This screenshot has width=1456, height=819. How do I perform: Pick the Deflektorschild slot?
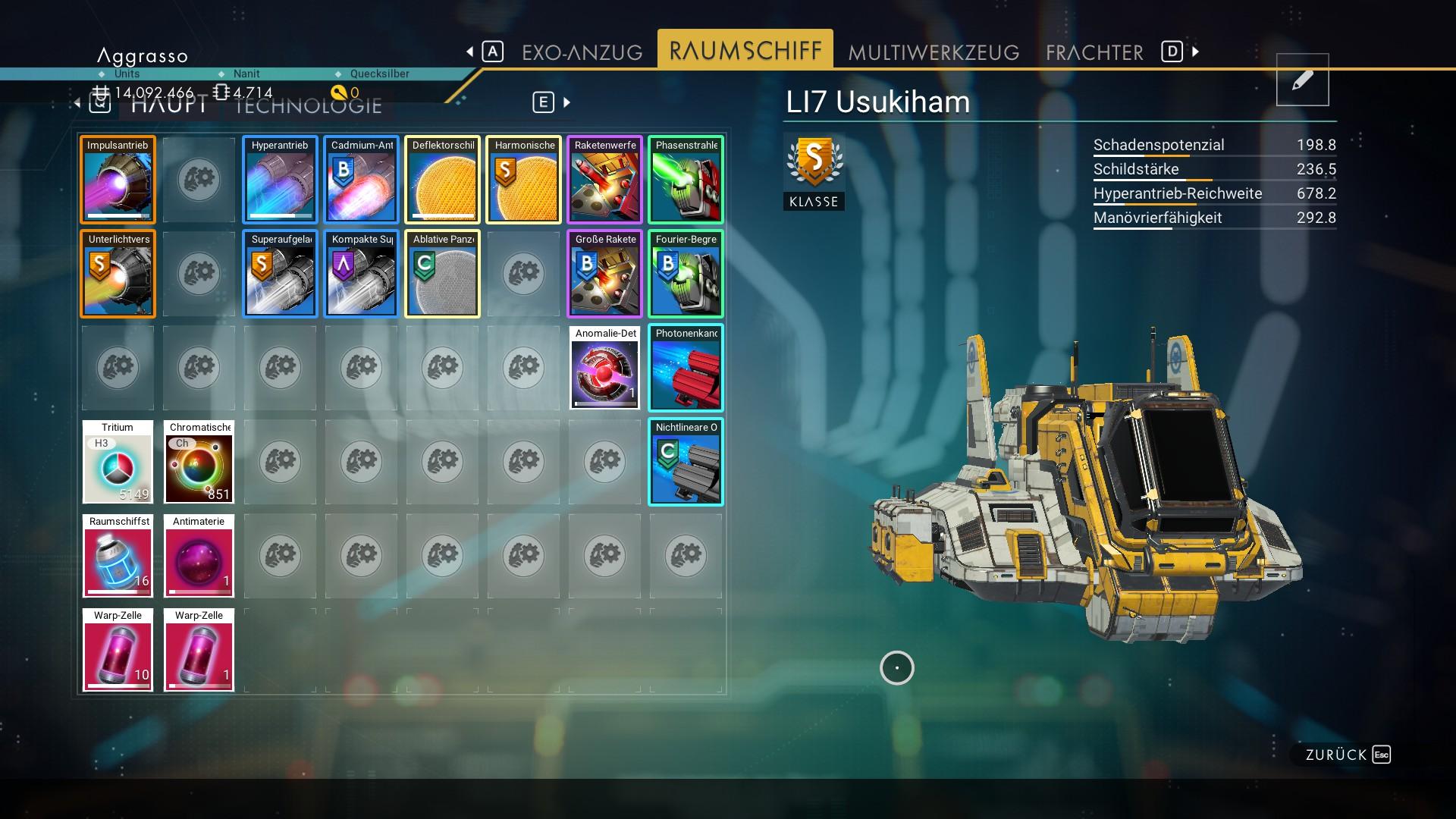pyautogui.click(x=442, y=180)
